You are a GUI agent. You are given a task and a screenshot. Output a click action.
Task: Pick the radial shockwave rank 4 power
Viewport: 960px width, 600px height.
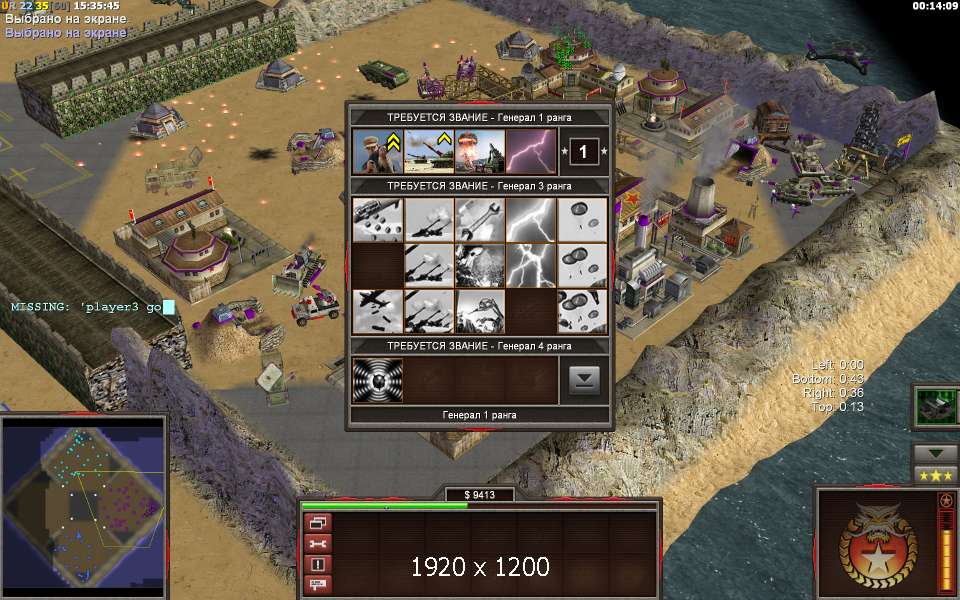(x=377, y=380)
